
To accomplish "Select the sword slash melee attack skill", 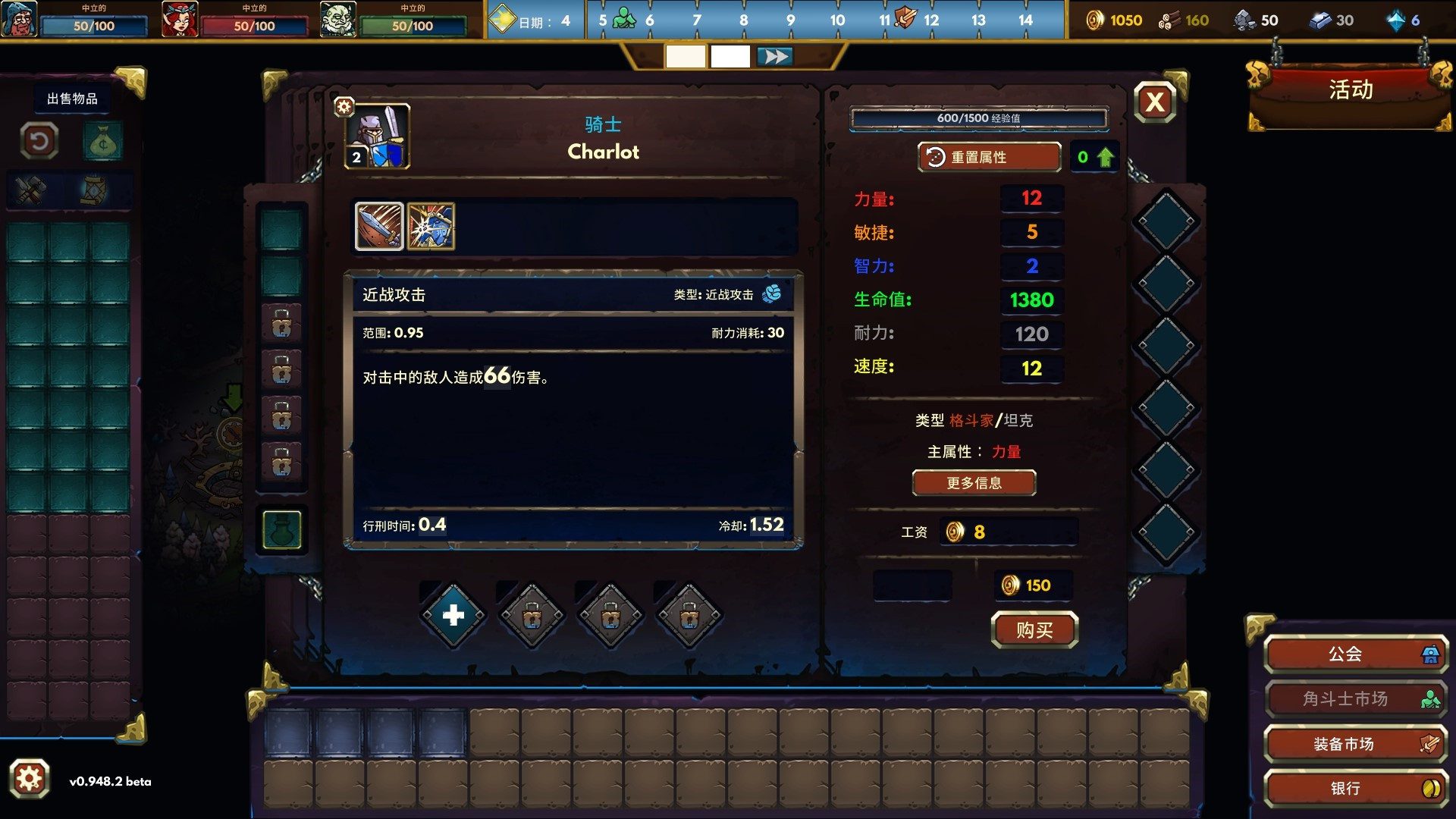I will [379, 226].
